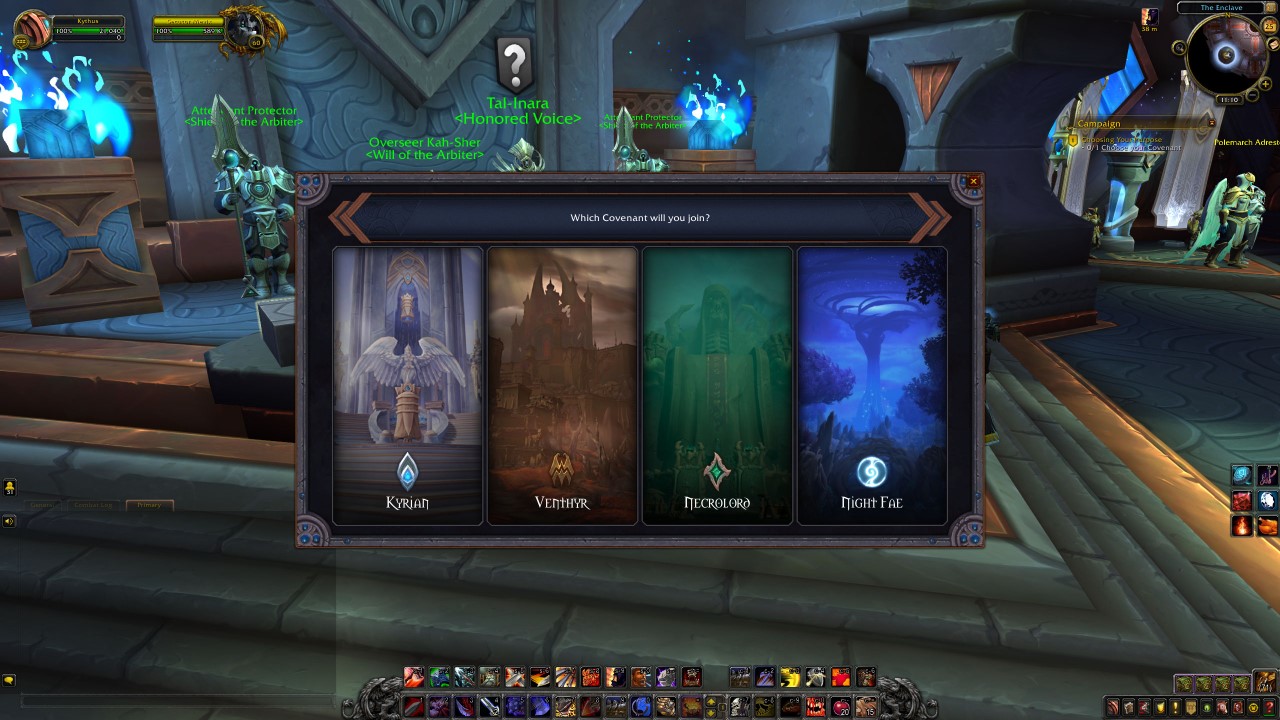Switch to the Combat Log chat tab
The image size is (1280, 720).
tap(93, 505)
